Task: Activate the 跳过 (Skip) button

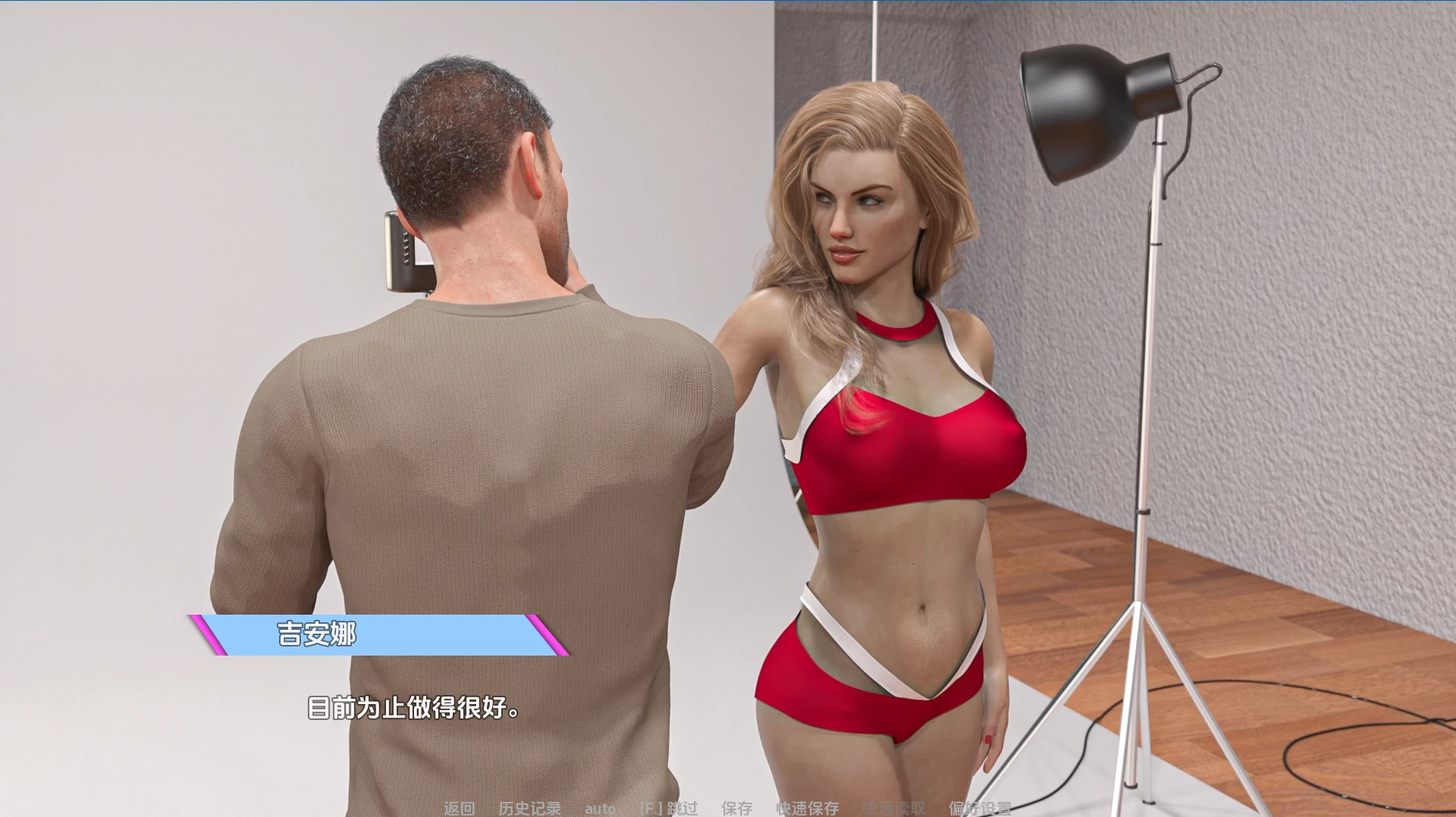Action: (x=668, y=808)
